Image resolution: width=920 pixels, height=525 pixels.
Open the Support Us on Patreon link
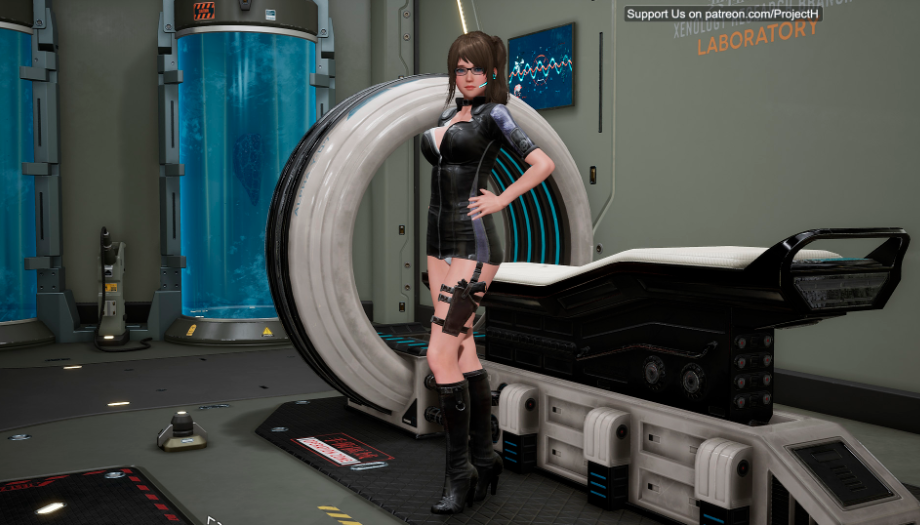[x=723, y=14]
